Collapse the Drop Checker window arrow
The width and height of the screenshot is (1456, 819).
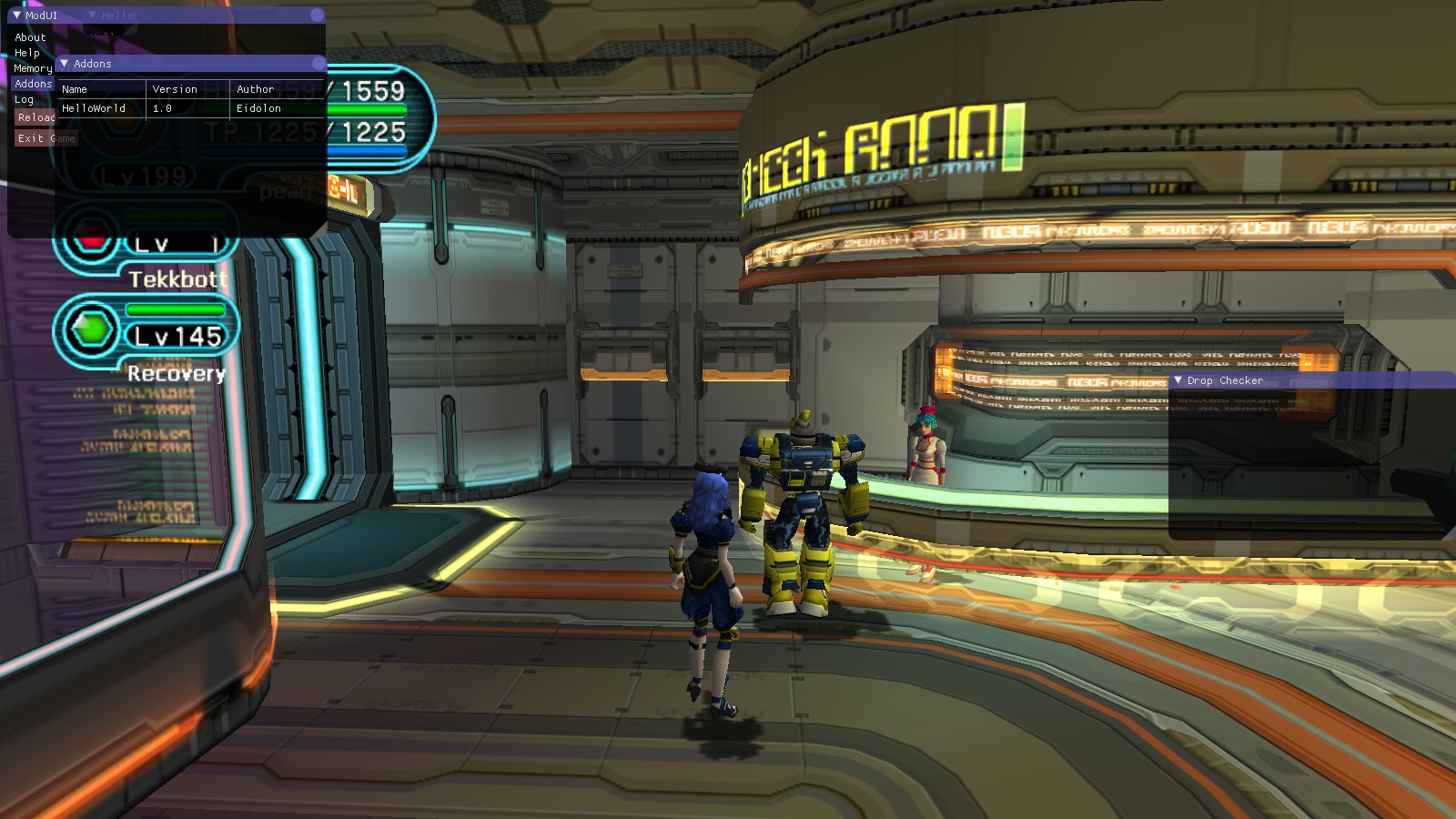click(x=1178, y=380)
